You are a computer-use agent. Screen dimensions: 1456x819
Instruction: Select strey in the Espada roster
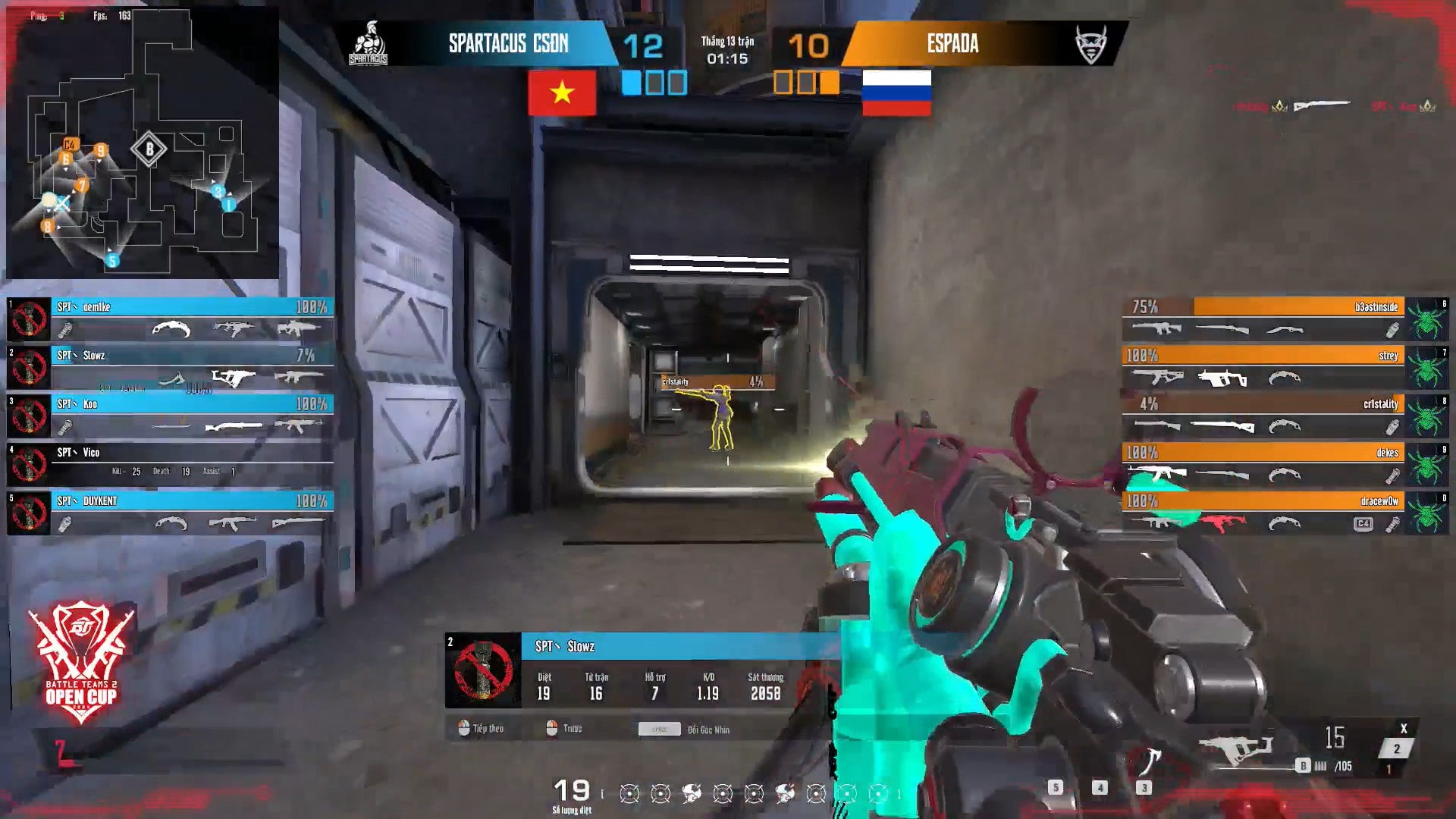tap(1263, 367)
